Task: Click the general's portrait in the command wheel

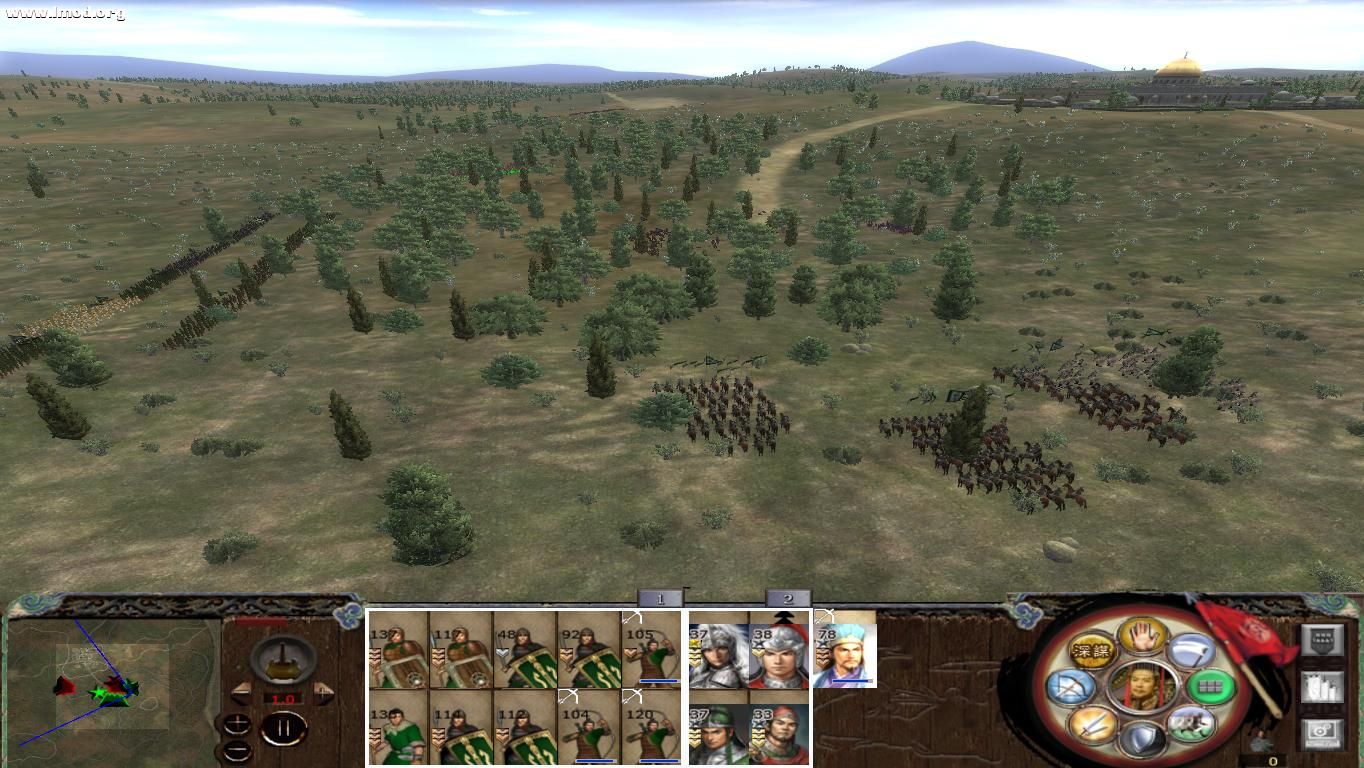Action: [1142, 686]
